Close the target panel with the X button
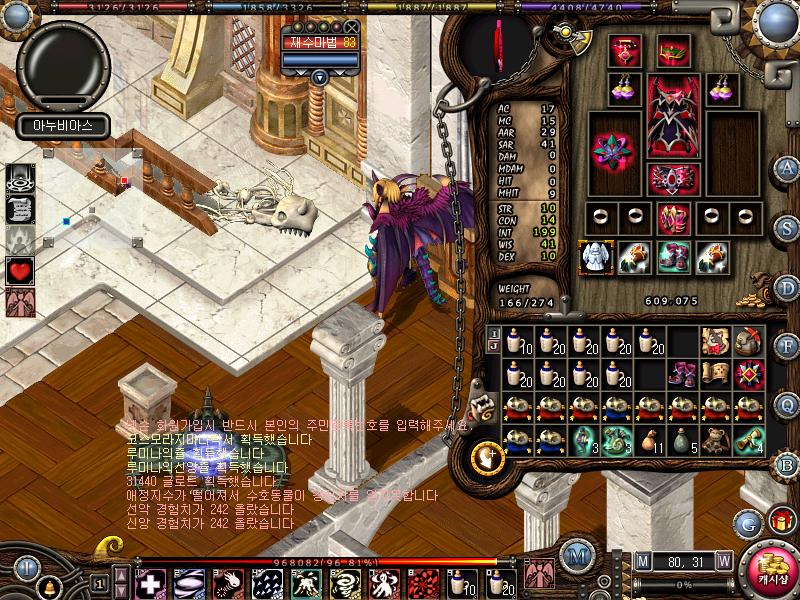800x600 pixels. tap(350, 28)
